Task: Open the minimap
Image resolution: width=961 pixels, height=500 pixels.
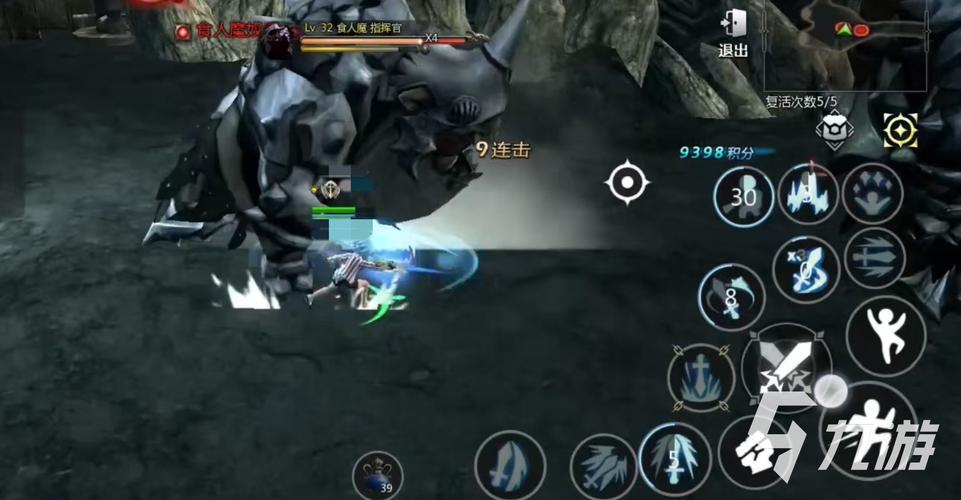Action: [x=845, y=45]
